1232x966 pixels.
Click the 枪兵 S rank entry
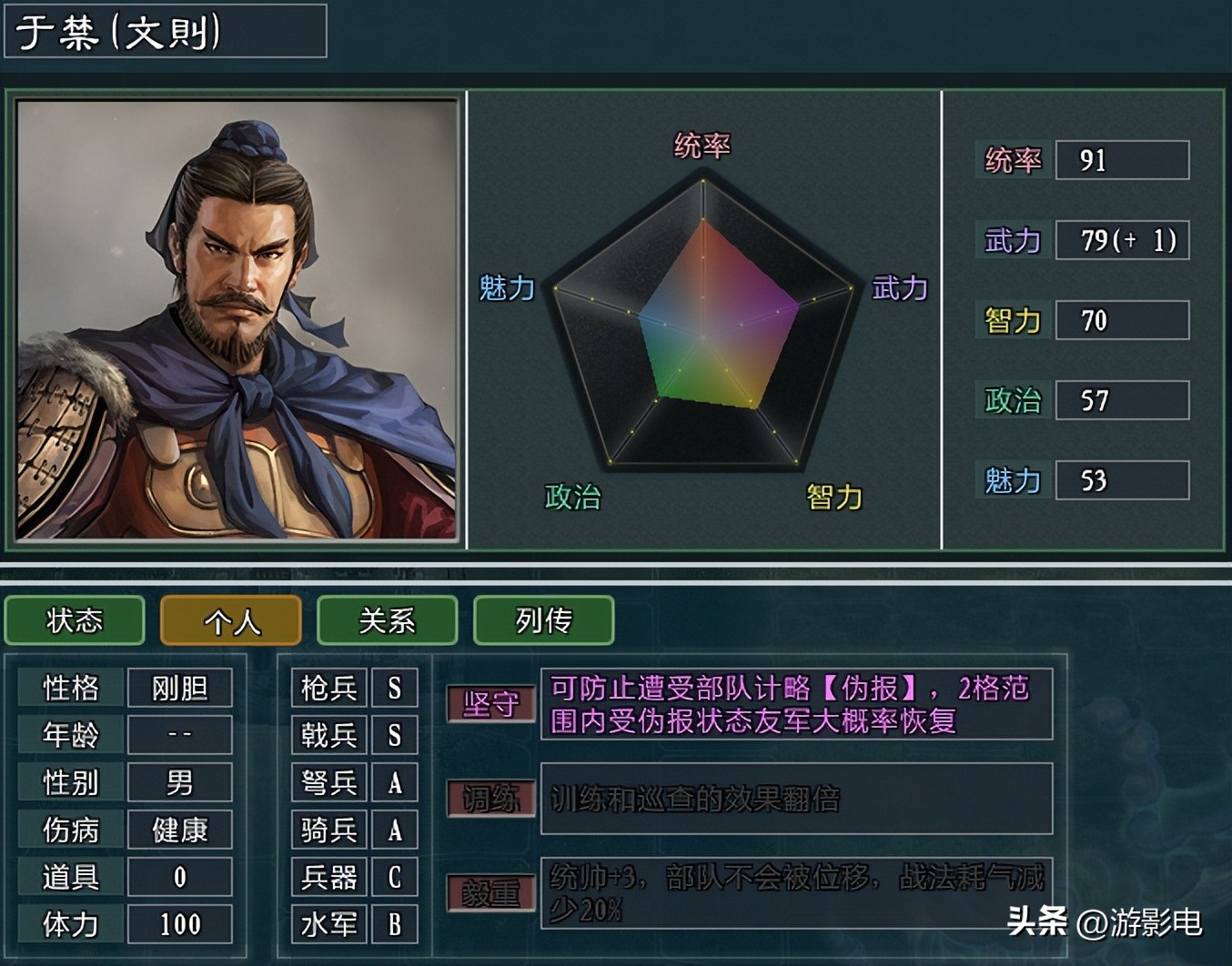tap(354, 689)
